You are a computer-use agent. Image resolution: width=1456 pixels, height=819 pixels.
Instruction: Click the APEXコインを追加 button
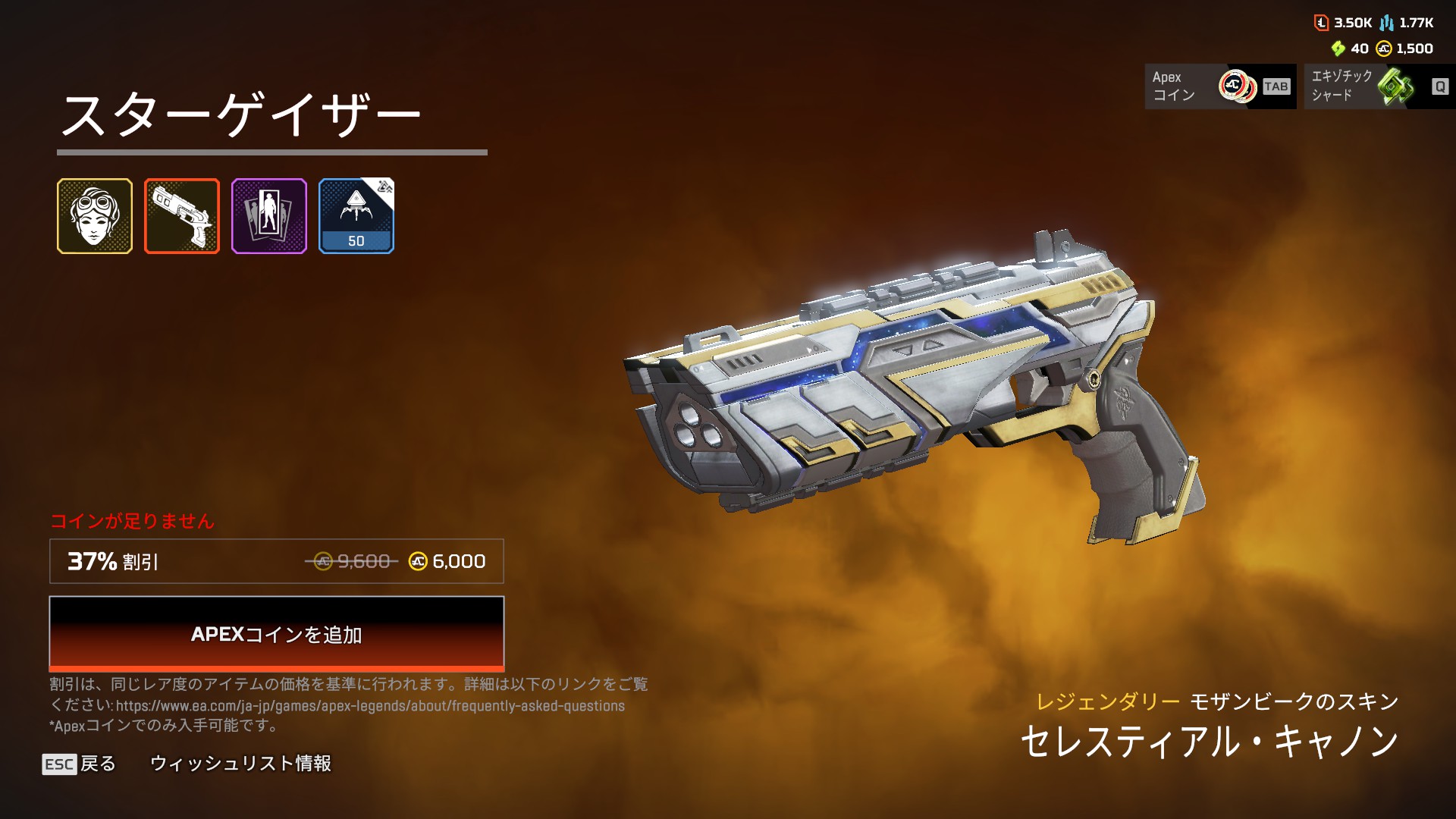(276, 634)
